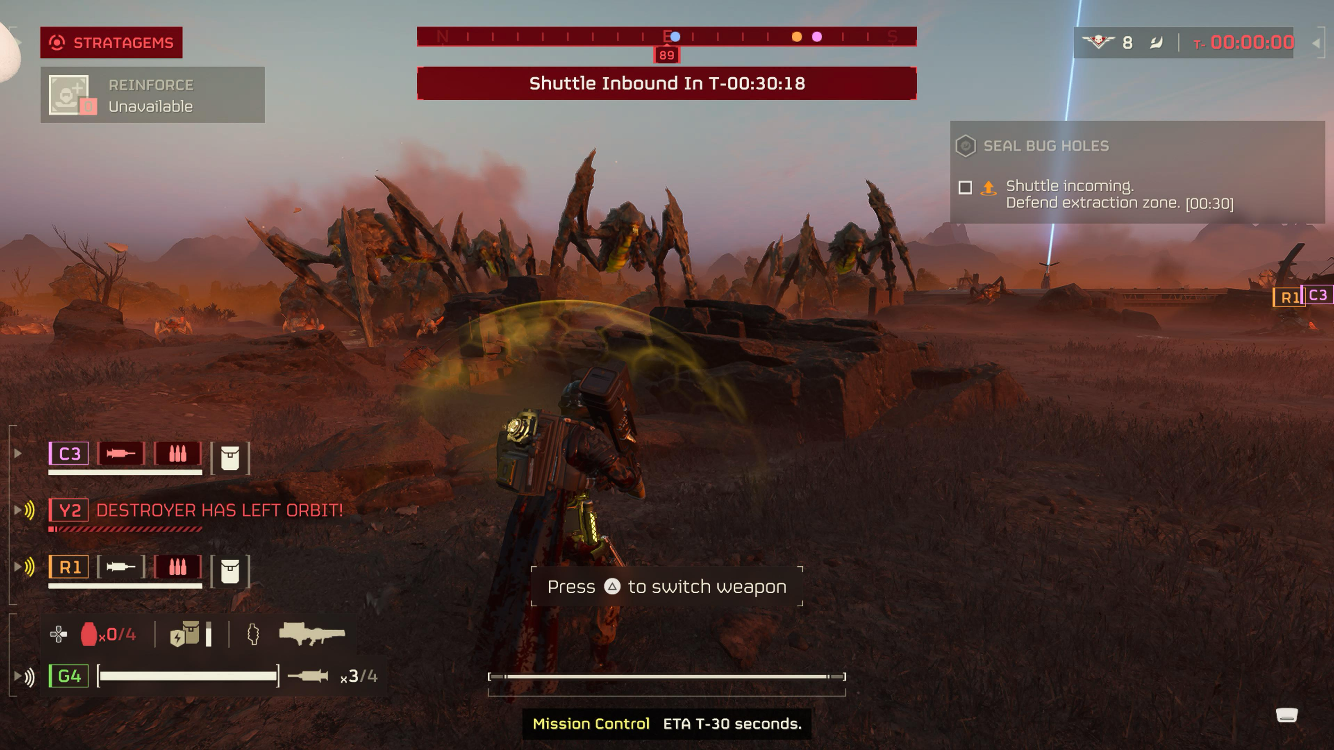Click your own G4 player tag
The height and width of the screenshot is (750, 1334).
pyautogui.click(x=69, y=676)
